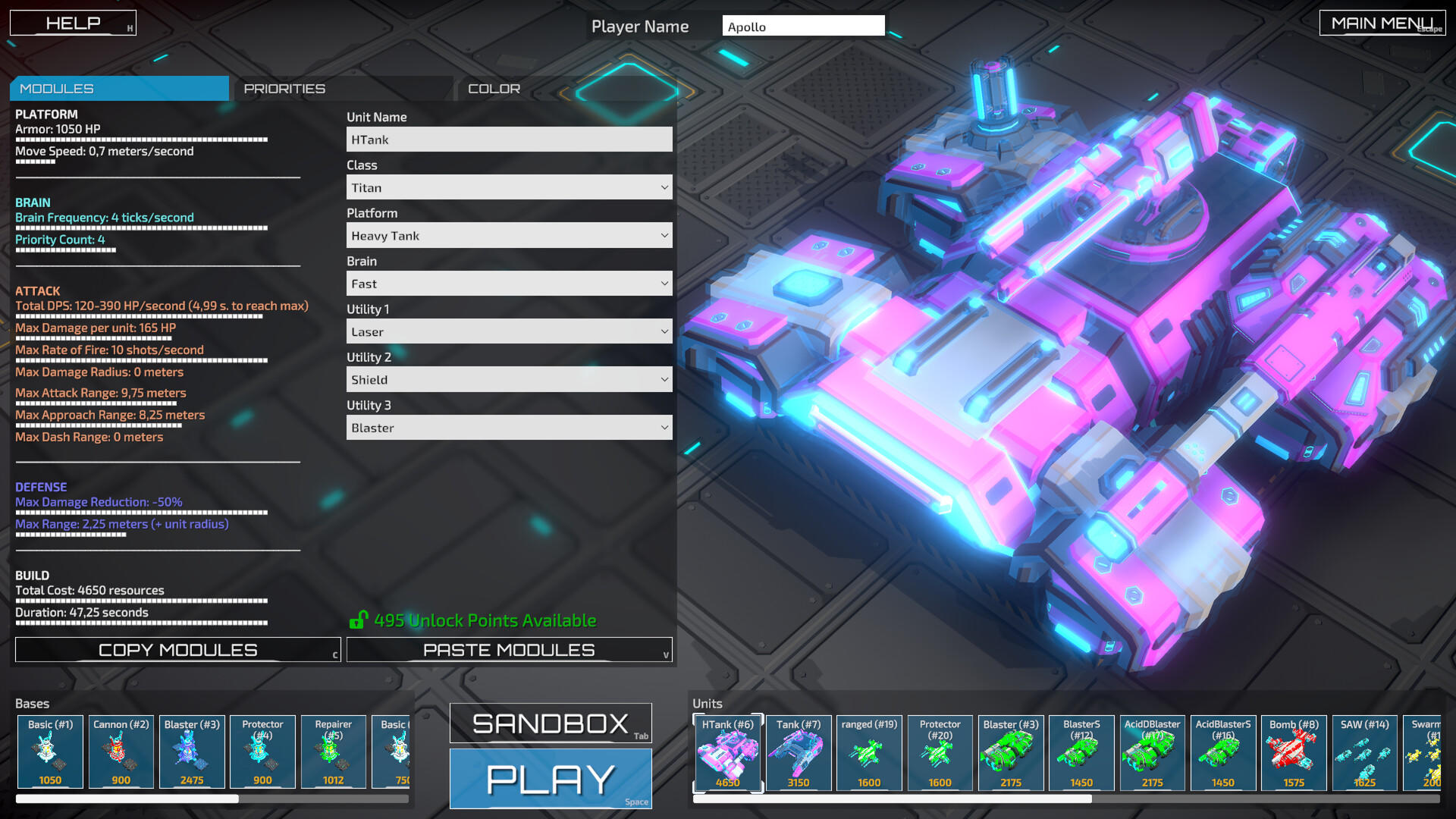This screenshot has width=1456, height=819.
Task: Select the BlasterS (#12) unit
Action: [x=1081, y=753]
